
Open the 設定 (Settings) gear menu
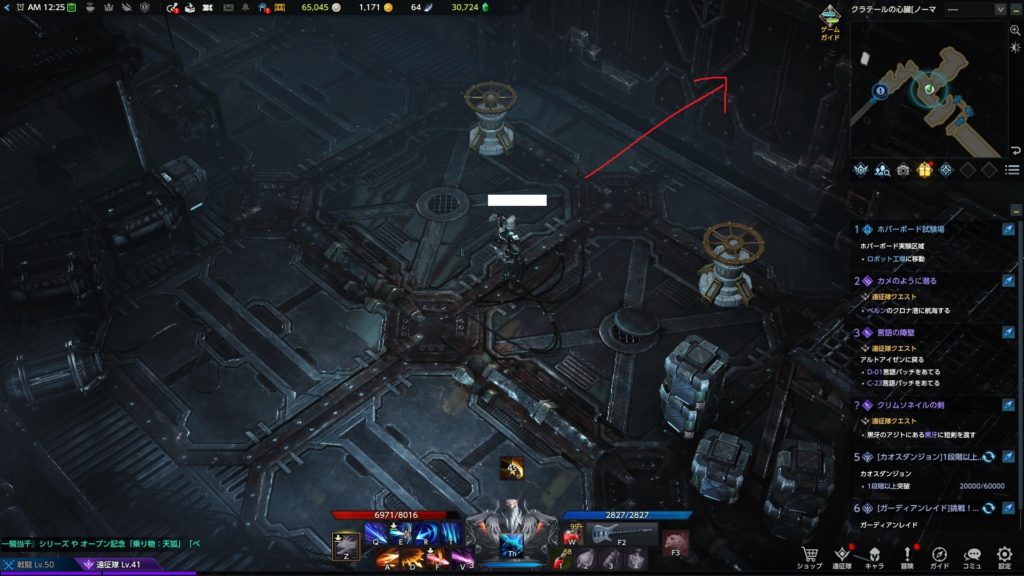[1004, 556]
